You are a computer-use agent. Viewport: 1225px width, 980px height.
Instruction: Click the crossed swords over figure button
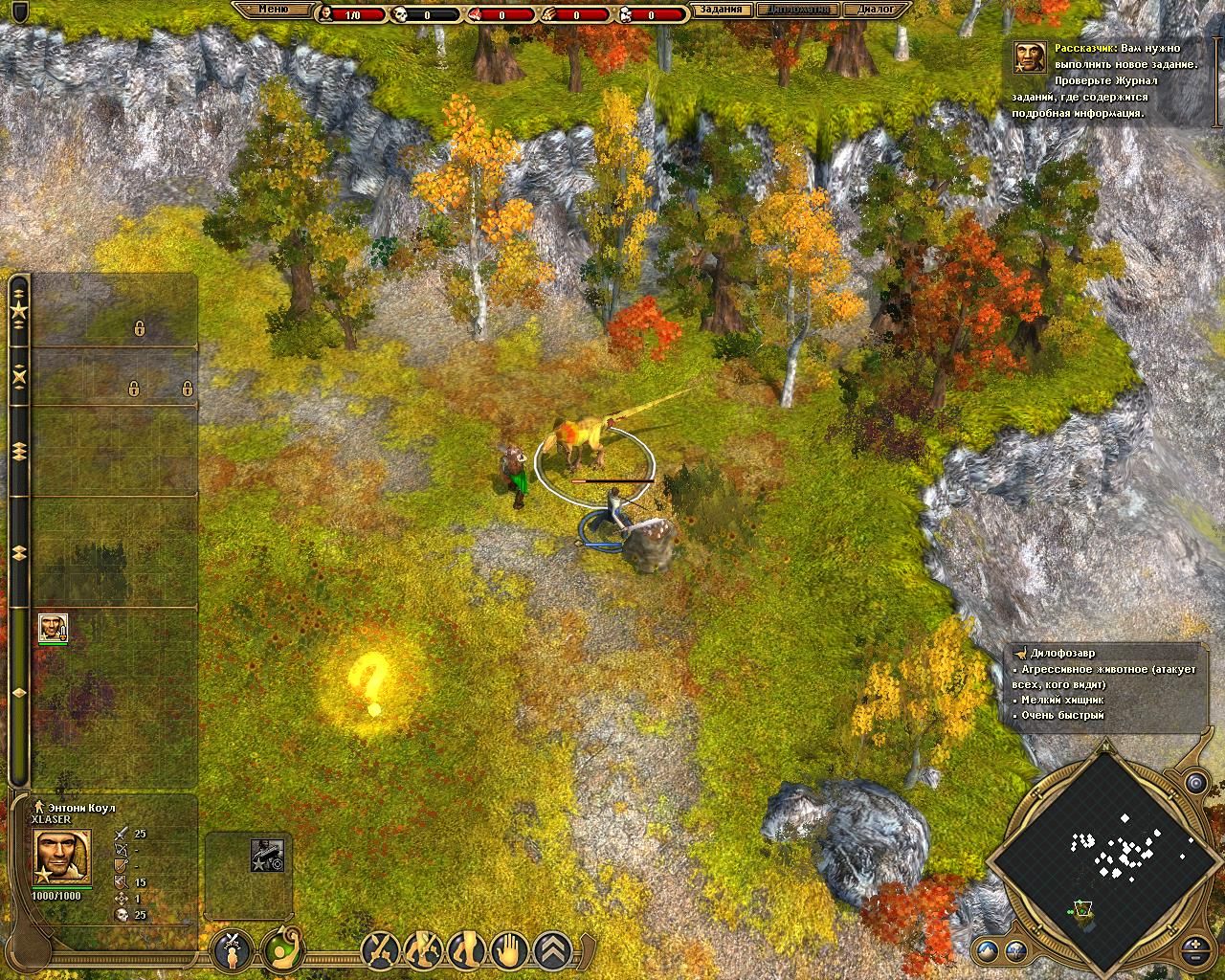[x=232, y=950]
